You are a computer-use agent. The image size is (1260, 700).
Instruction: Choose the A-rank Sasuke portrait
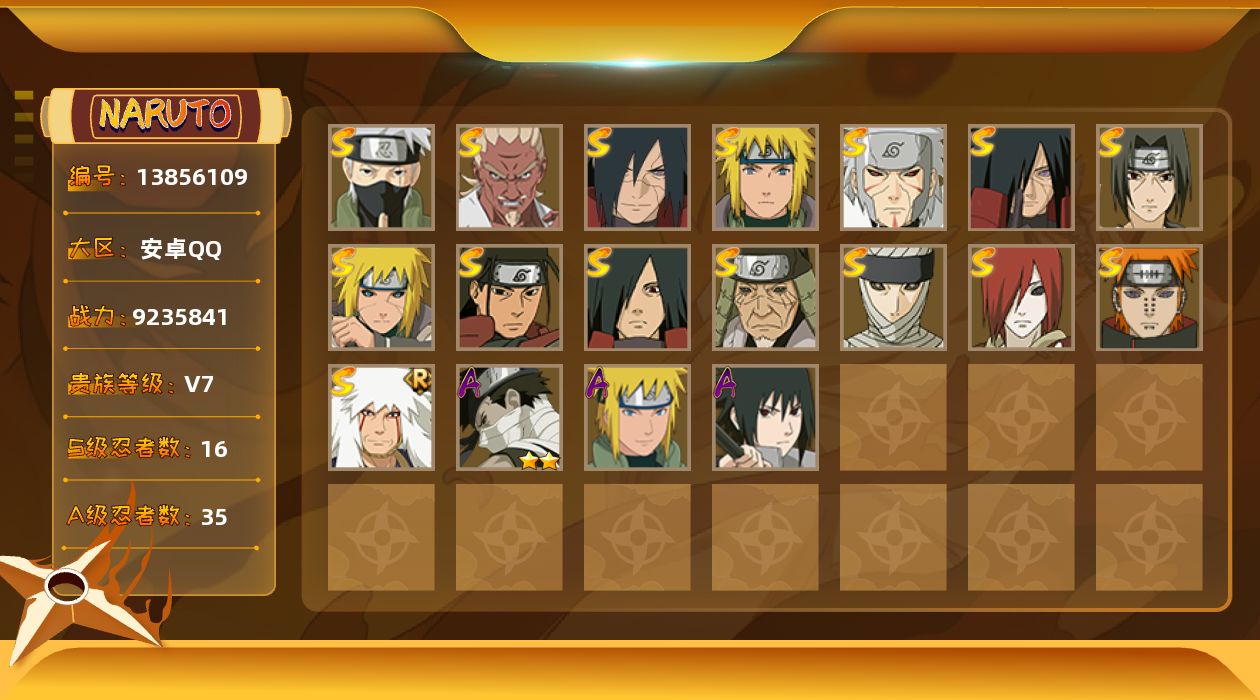coord(765,417)
